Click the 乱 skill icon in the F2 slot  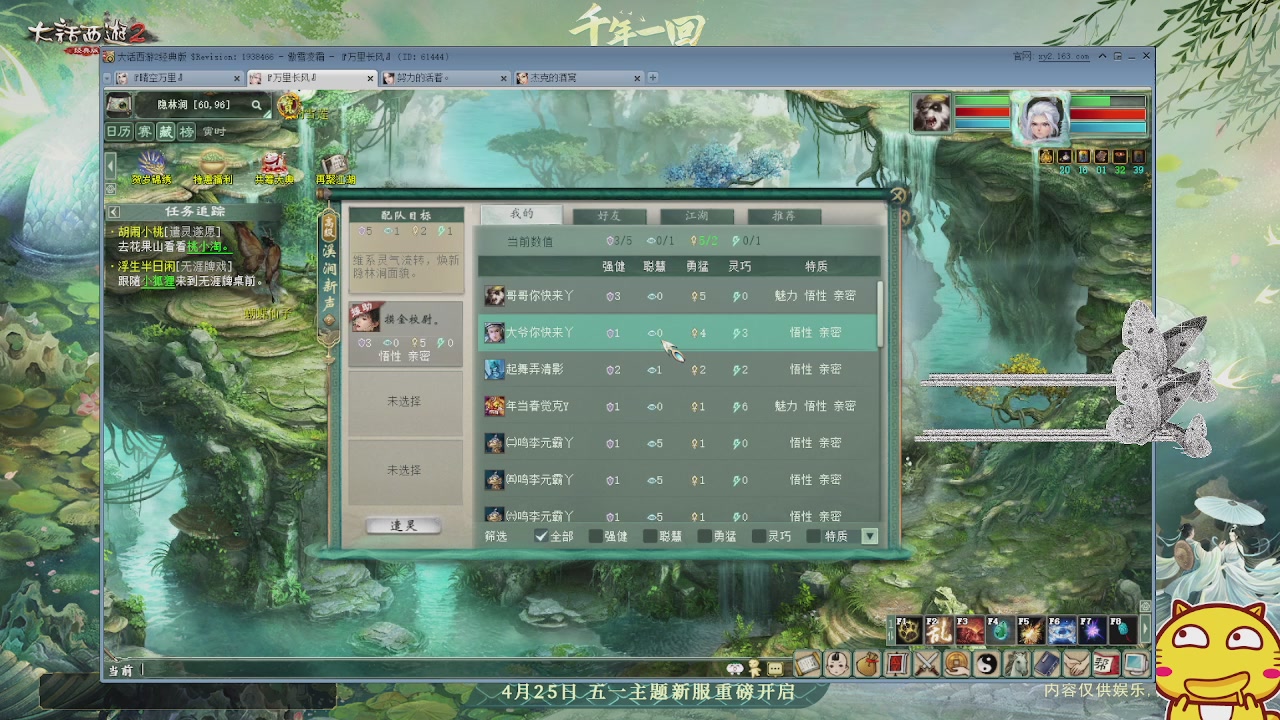[937, 630]
